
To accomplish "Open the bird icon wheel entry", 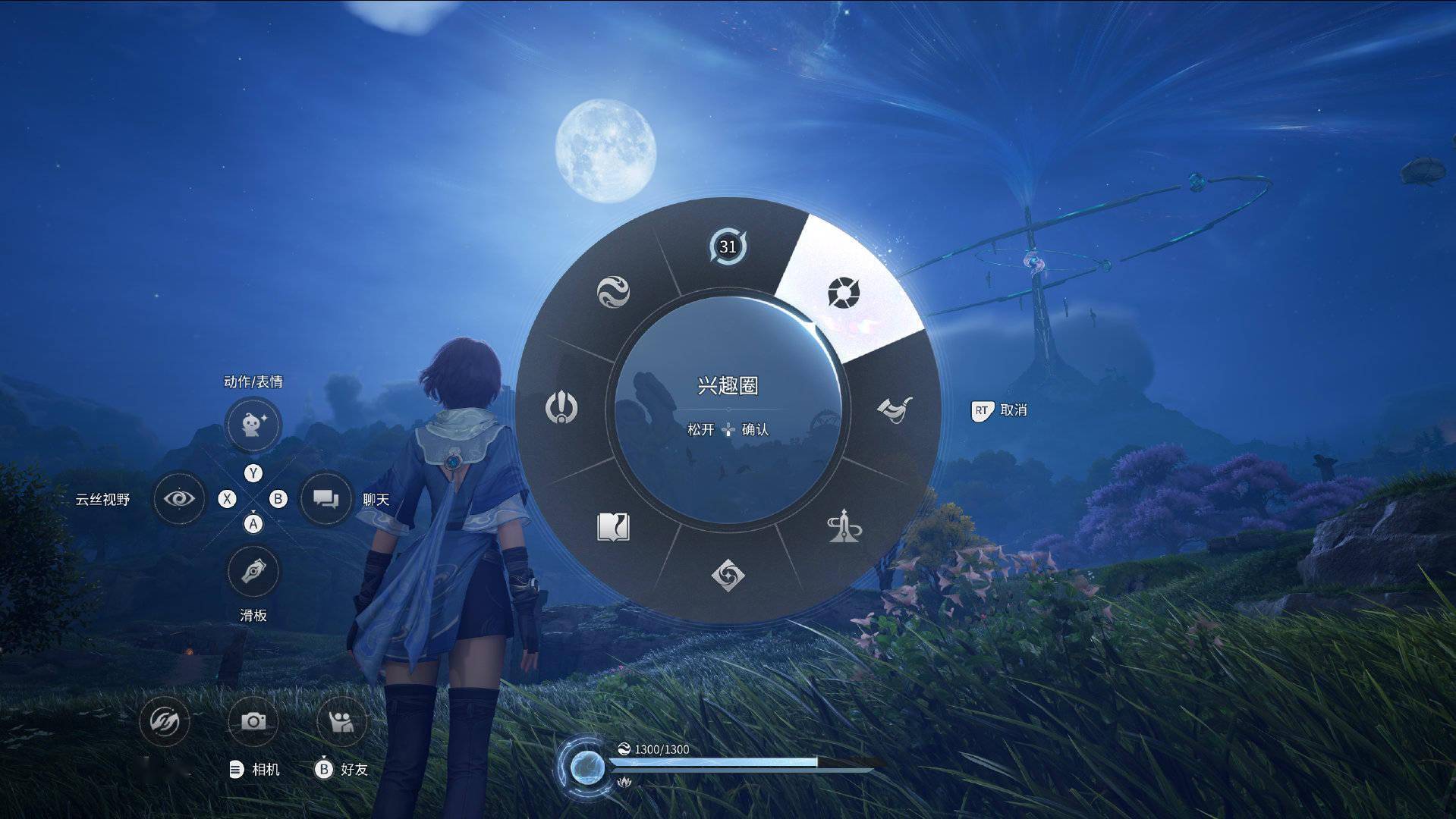I will point(895,409).
